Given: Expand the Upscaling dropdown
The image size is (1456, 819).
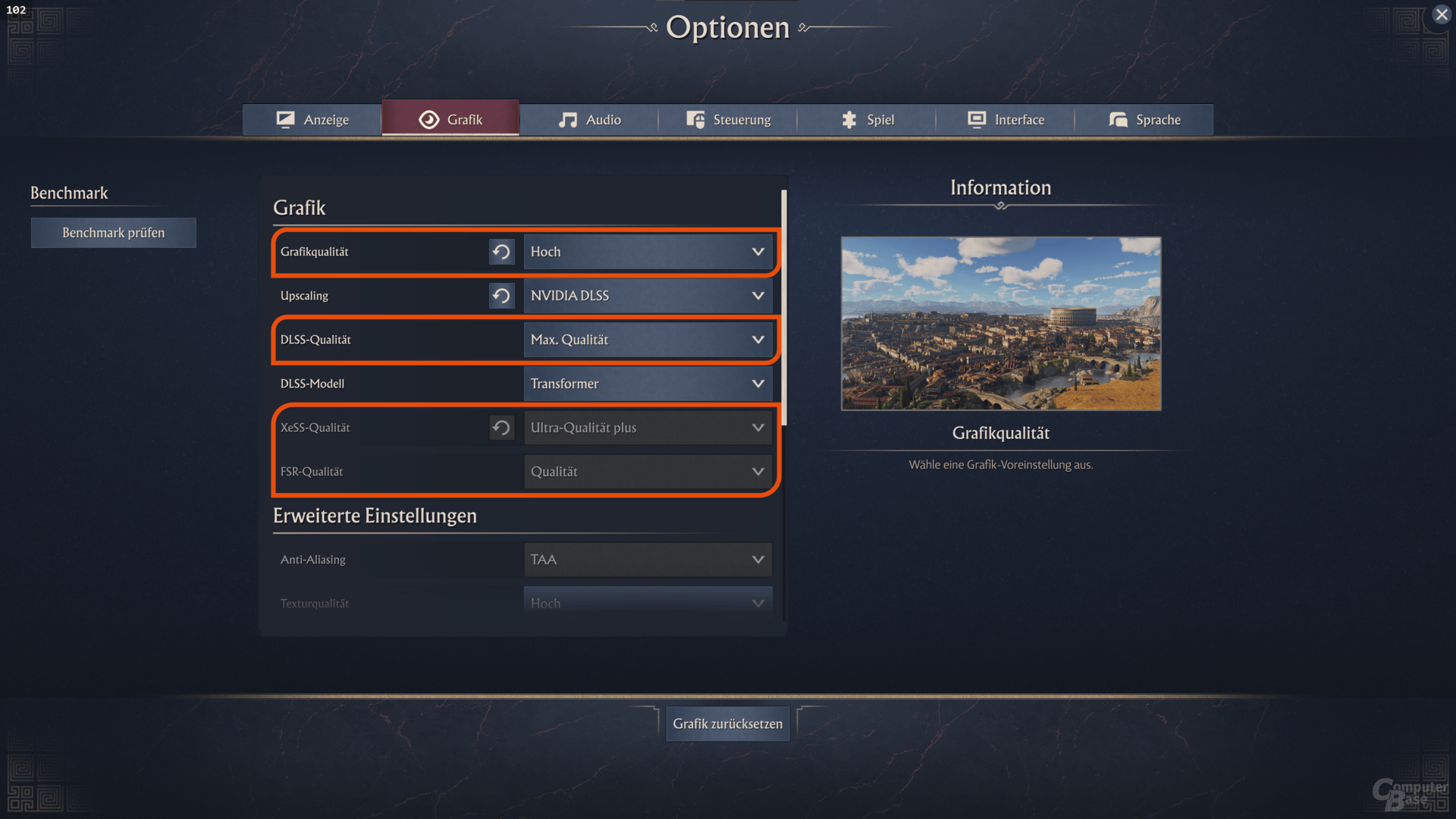Looking at the screenshot, I should pos(648,296).
